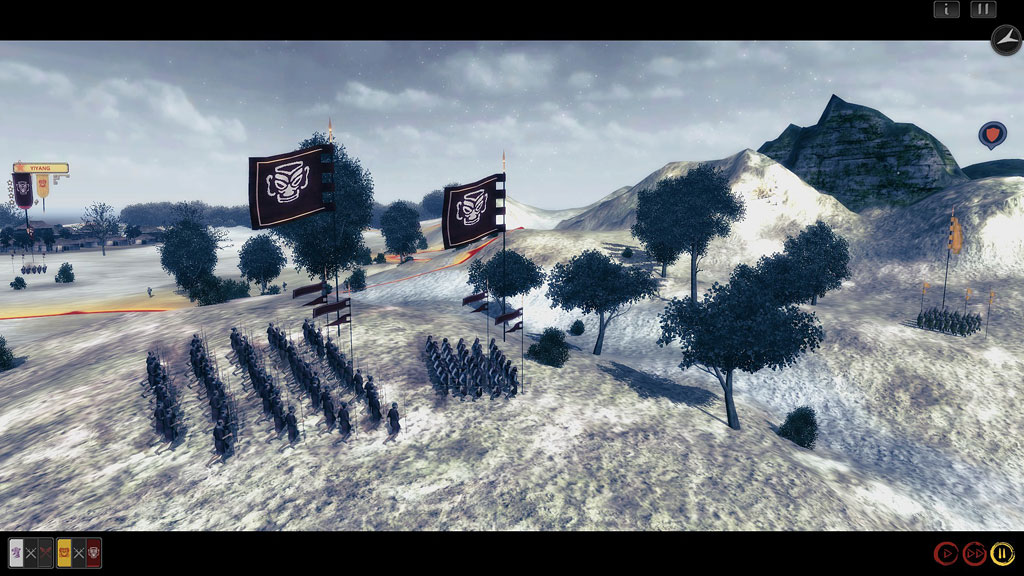The width and height of the screenshot is (1024, 576).
Task: Click the compass arrow icon
Action: (1005, 40)
